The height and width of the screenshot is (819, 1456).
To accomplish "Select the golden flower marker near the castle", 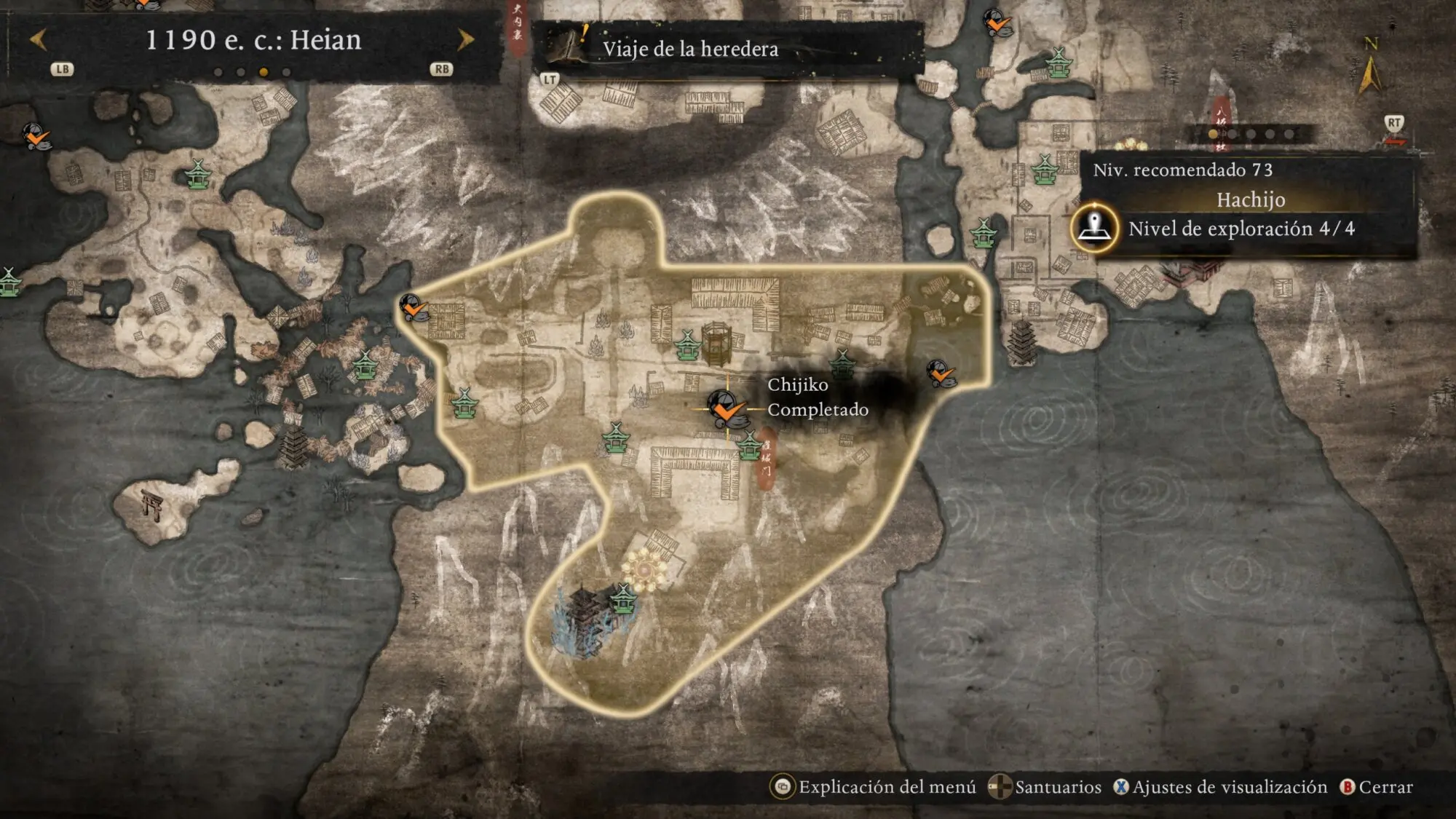I will (x=644, y=570).
